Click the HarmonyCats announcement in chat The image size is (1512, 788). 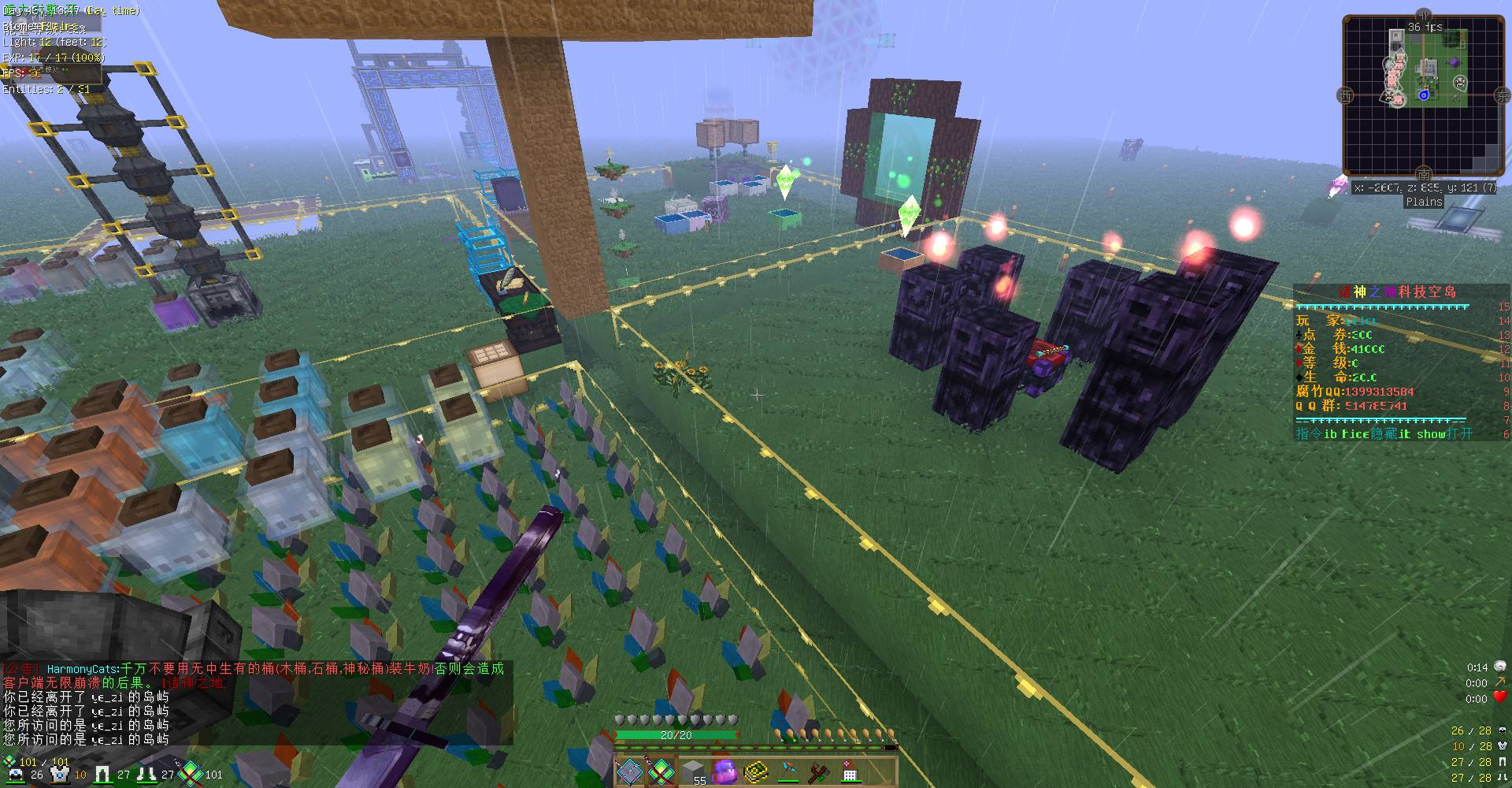(x=254, y=675)
